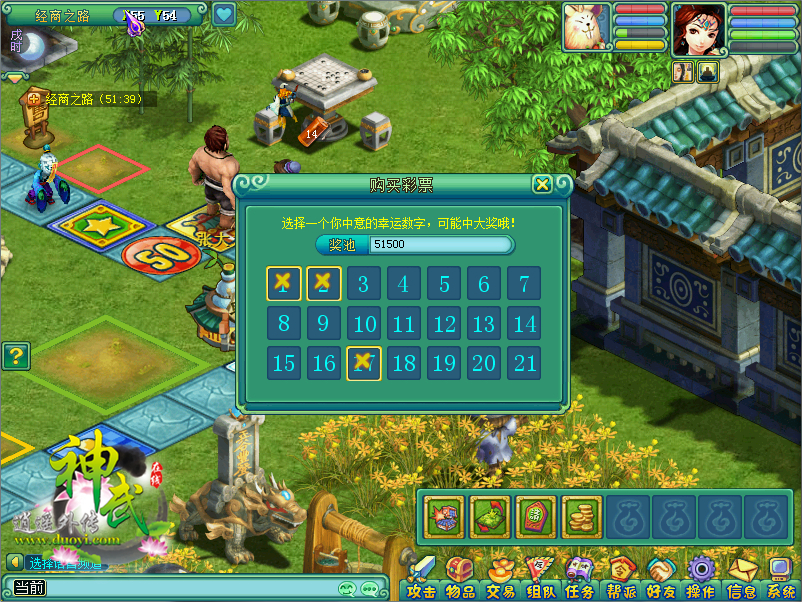The height and width of the screenshot is (602, 802).
Task: Close the lottery purchase window
Action: 541,184
